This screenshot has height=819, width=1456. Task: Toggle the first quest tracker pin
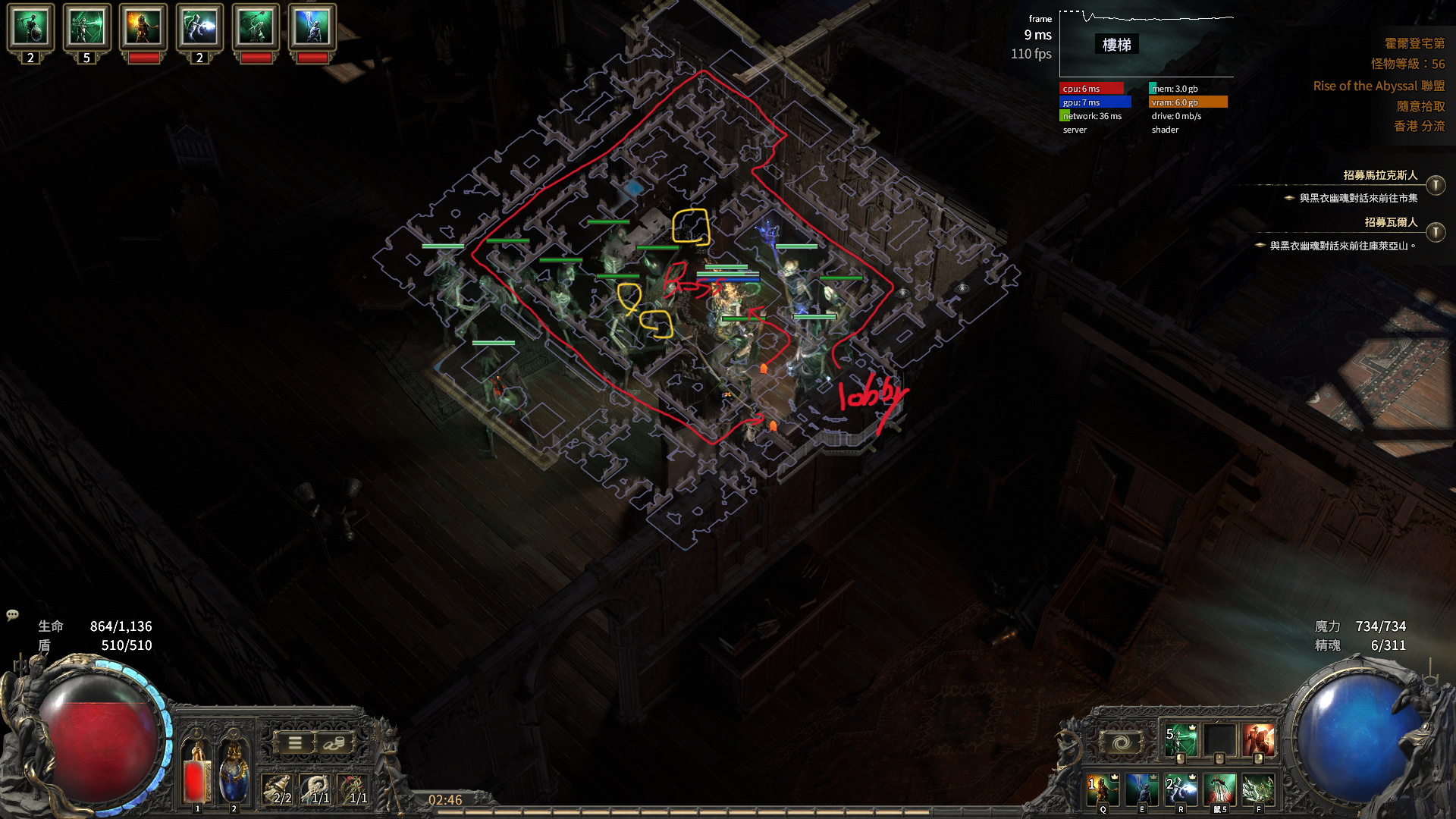[x=1435, y=186]
